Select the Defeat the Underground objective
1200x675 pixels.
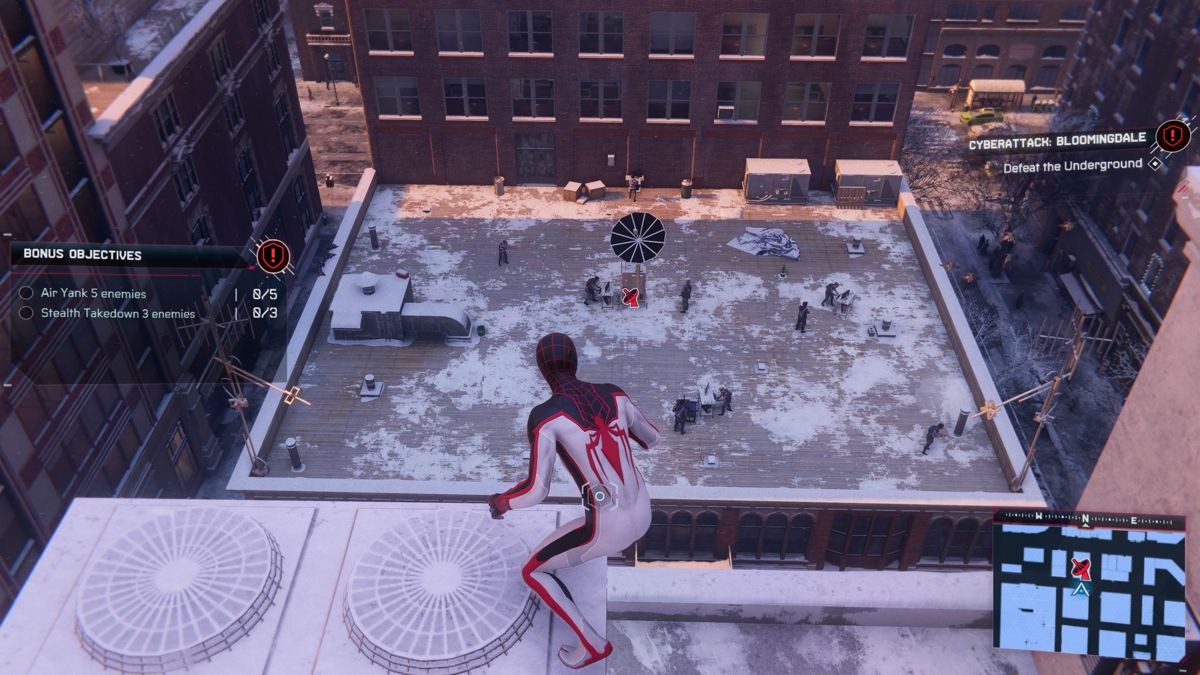(x=1073, y=164)
